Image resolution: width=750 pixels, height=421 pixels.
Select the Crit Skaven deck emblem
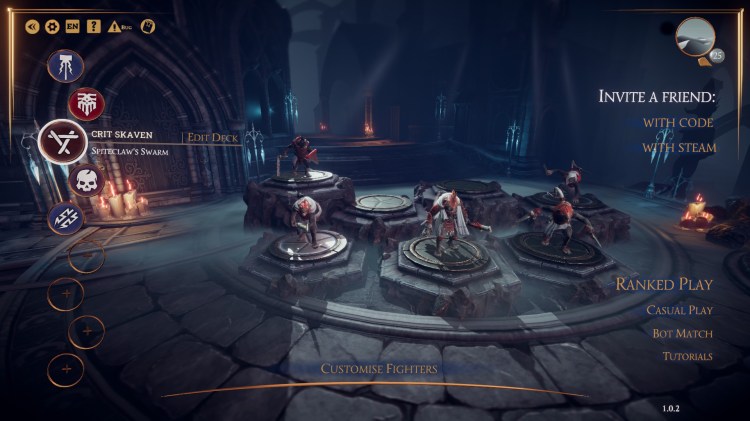pos(62,142)
